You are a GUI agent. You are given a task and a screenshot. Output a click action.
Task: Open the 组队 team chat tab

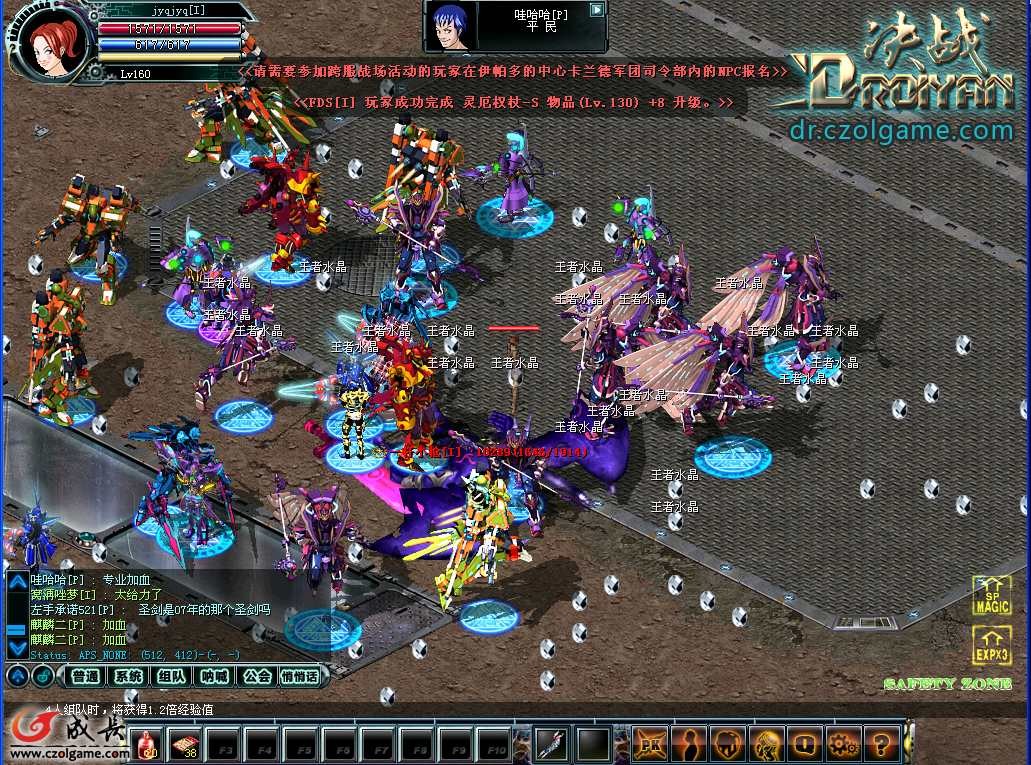[170, 676]
